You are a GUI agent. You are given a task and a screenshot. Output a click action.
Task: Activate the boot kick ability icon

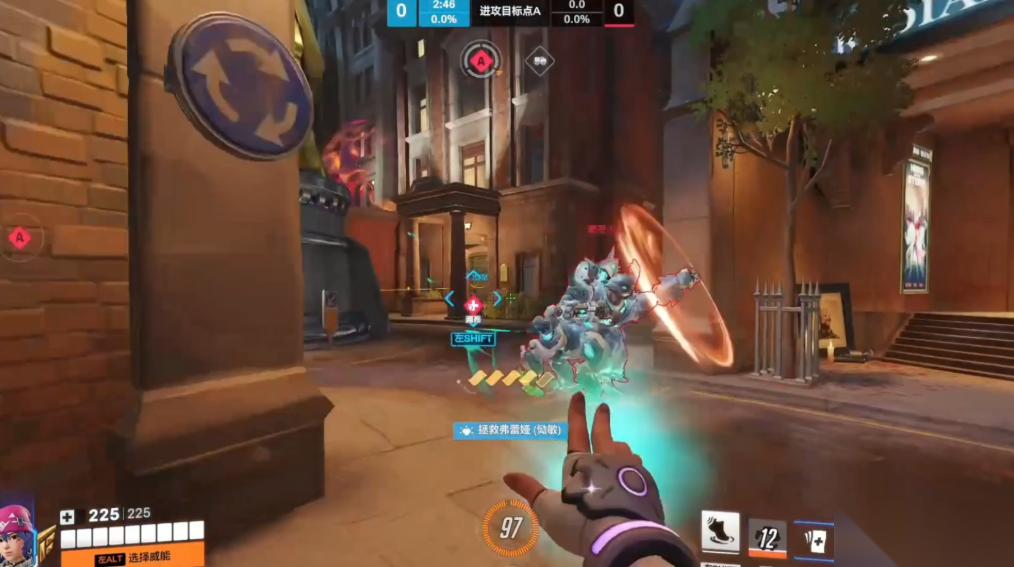pos(720,532)
